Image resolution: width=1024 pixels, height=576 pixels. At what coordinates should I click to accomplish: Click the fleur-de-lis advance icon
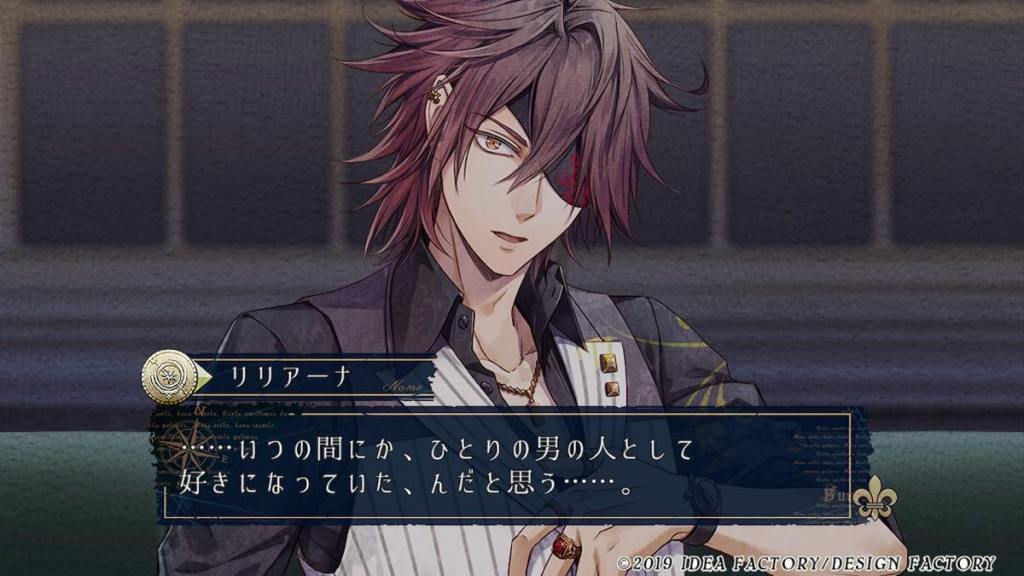click(874, 498)
